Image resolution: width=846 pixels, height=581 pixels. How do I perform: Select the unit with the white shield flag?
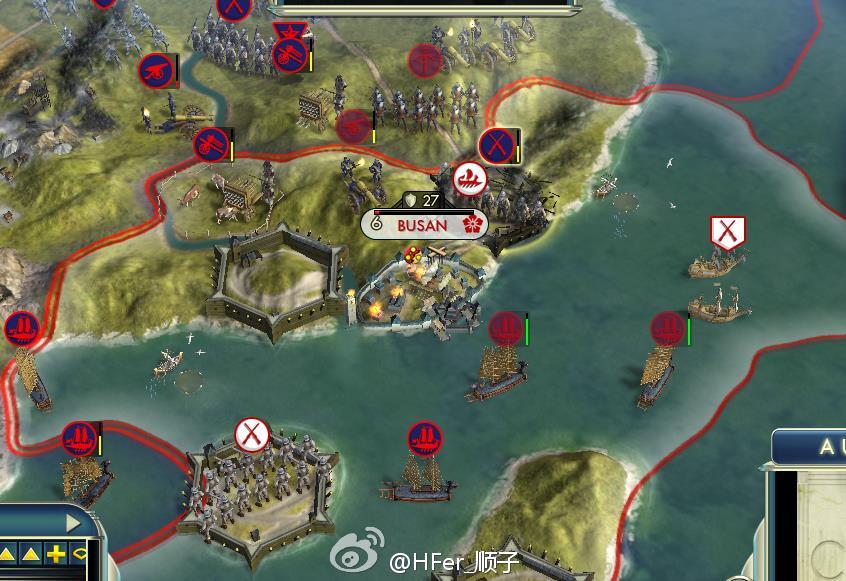coord(728,233)
